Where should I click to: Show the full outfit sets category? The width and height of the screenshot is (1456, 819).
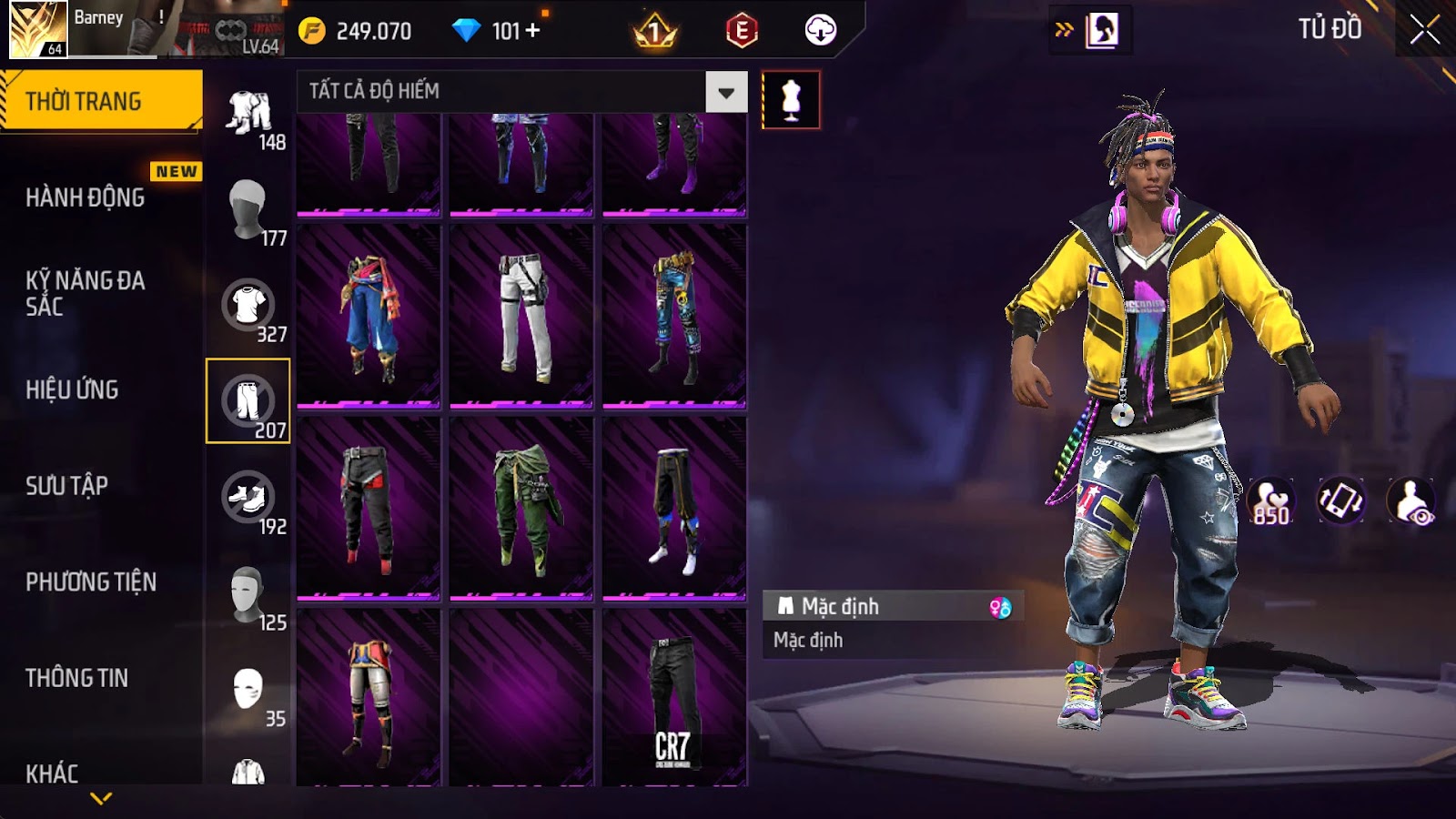pyautogui.click(x=248, y=115)
